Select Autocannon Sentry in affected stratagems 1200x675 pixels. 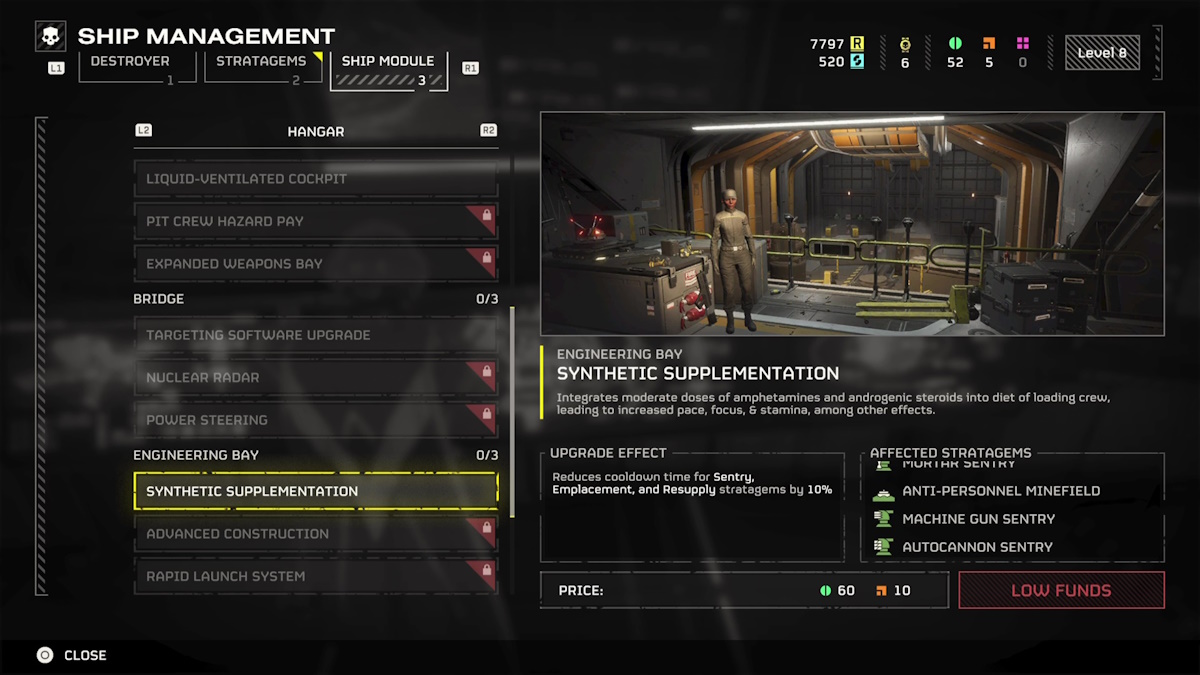click(x=977, y=547)
